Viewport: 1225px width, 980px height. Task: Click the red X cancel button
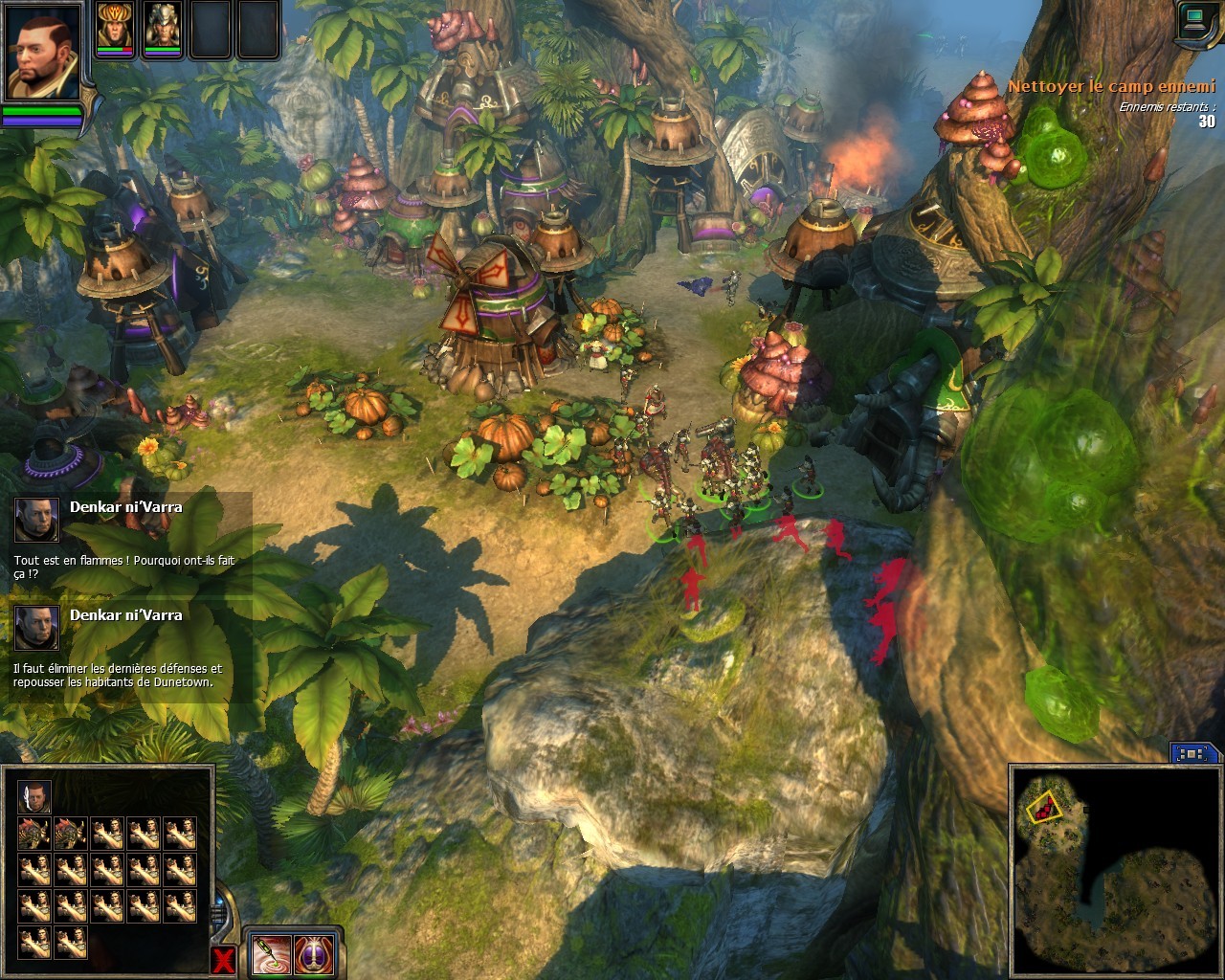[224, 961]
